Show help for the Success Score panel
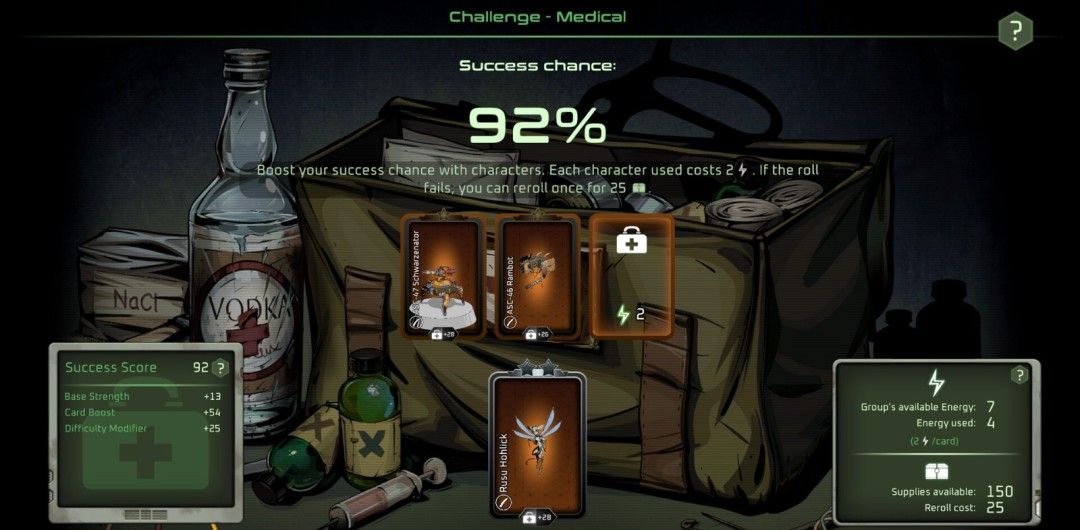 point(221,368)
